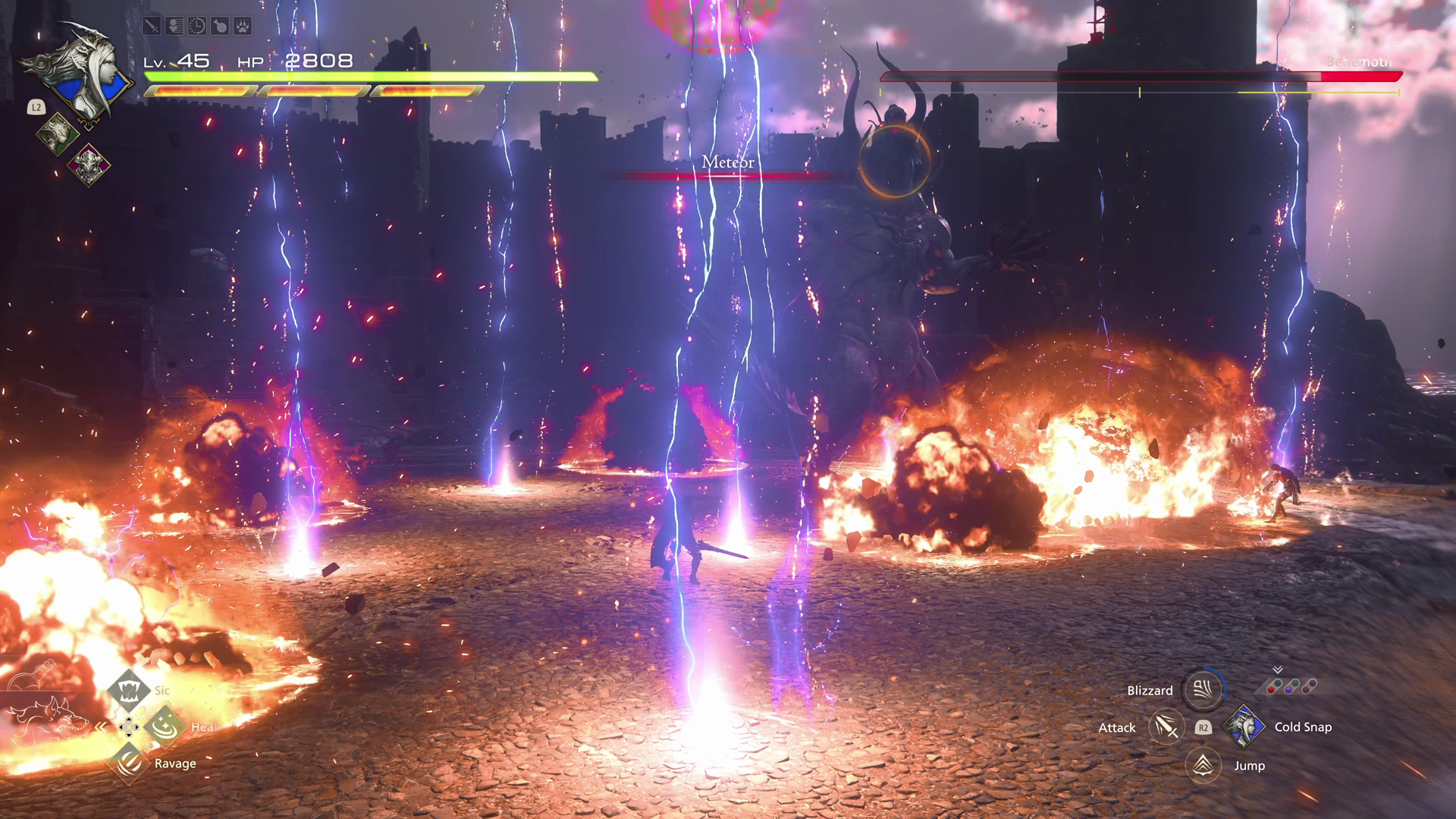This screenshot has height=819, width=1456.
Task: Click the sword status icon
Action: click(152, 27)
